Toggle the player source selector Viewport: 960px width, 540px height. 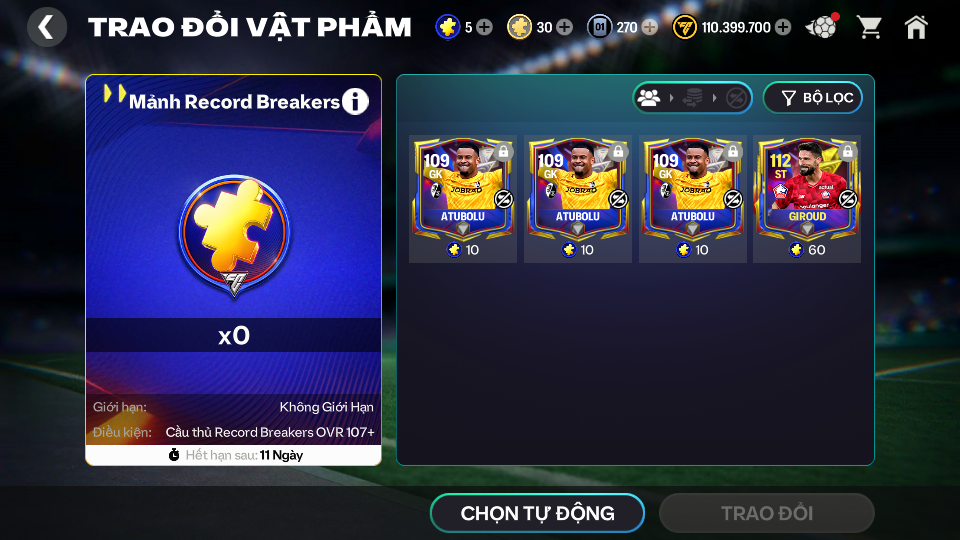click(x=692, y=98)
